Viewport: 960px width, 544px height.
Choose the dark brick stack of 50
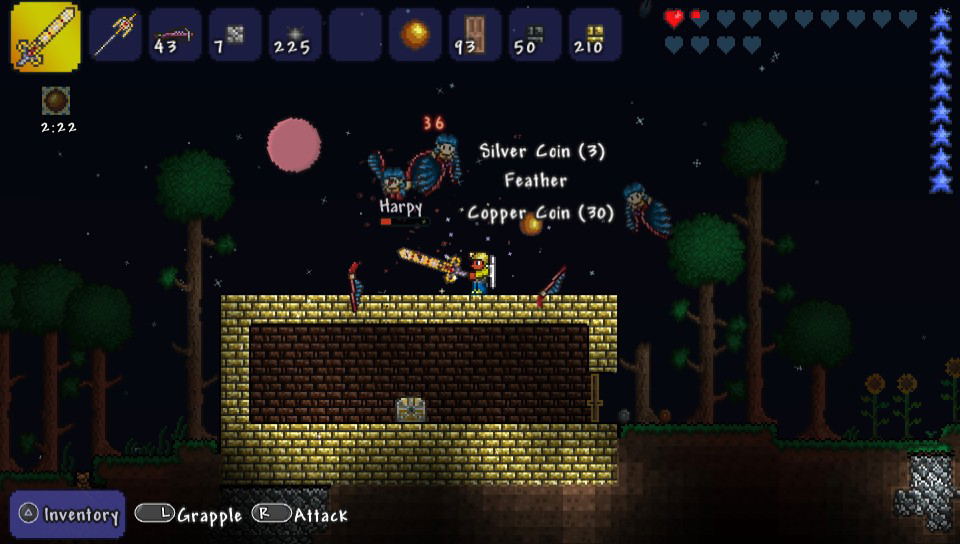coord(535,35)
